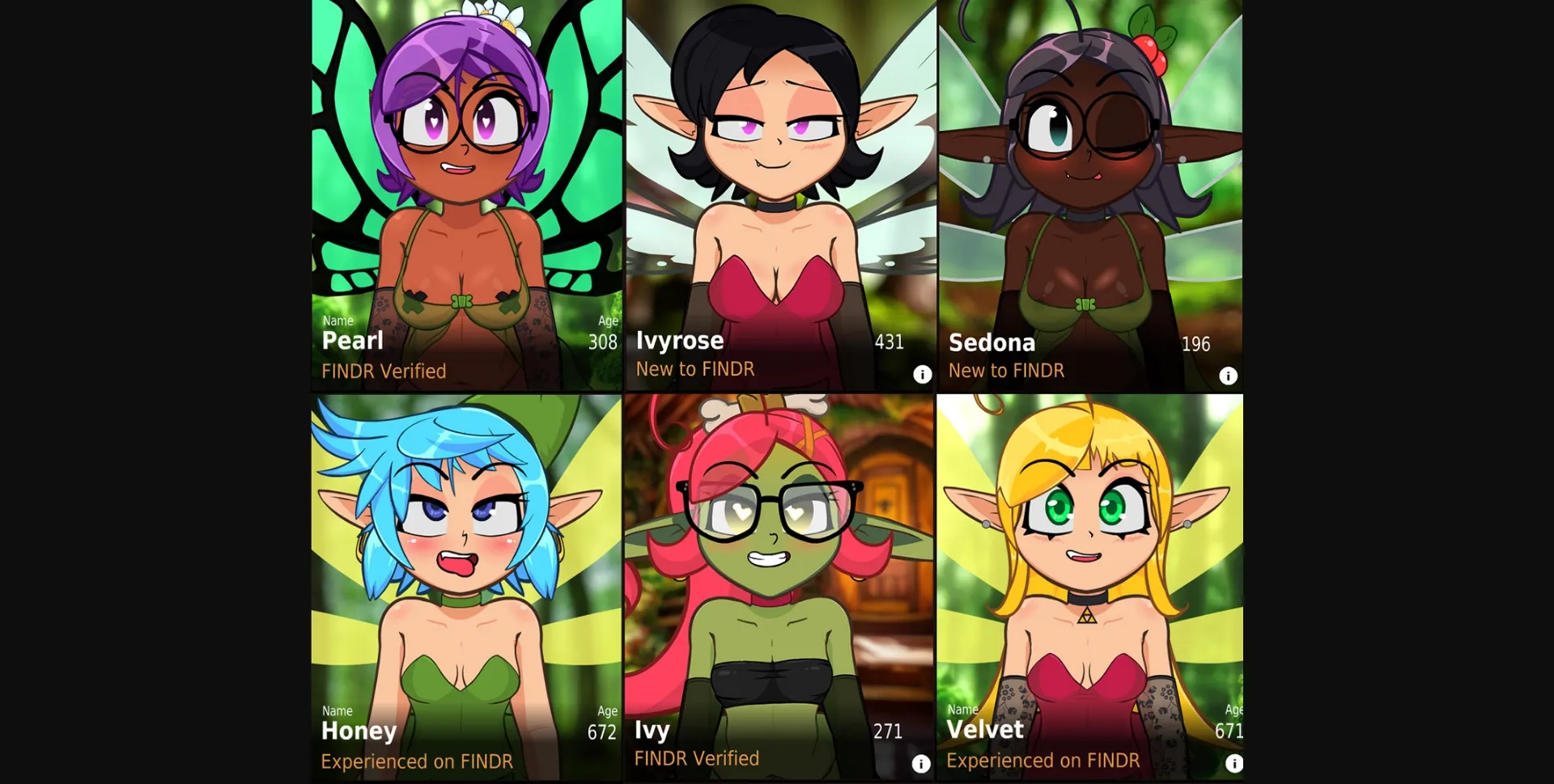Click Velvet's name text
This screenshot has height=784, width=1554.
coord(985,730)
